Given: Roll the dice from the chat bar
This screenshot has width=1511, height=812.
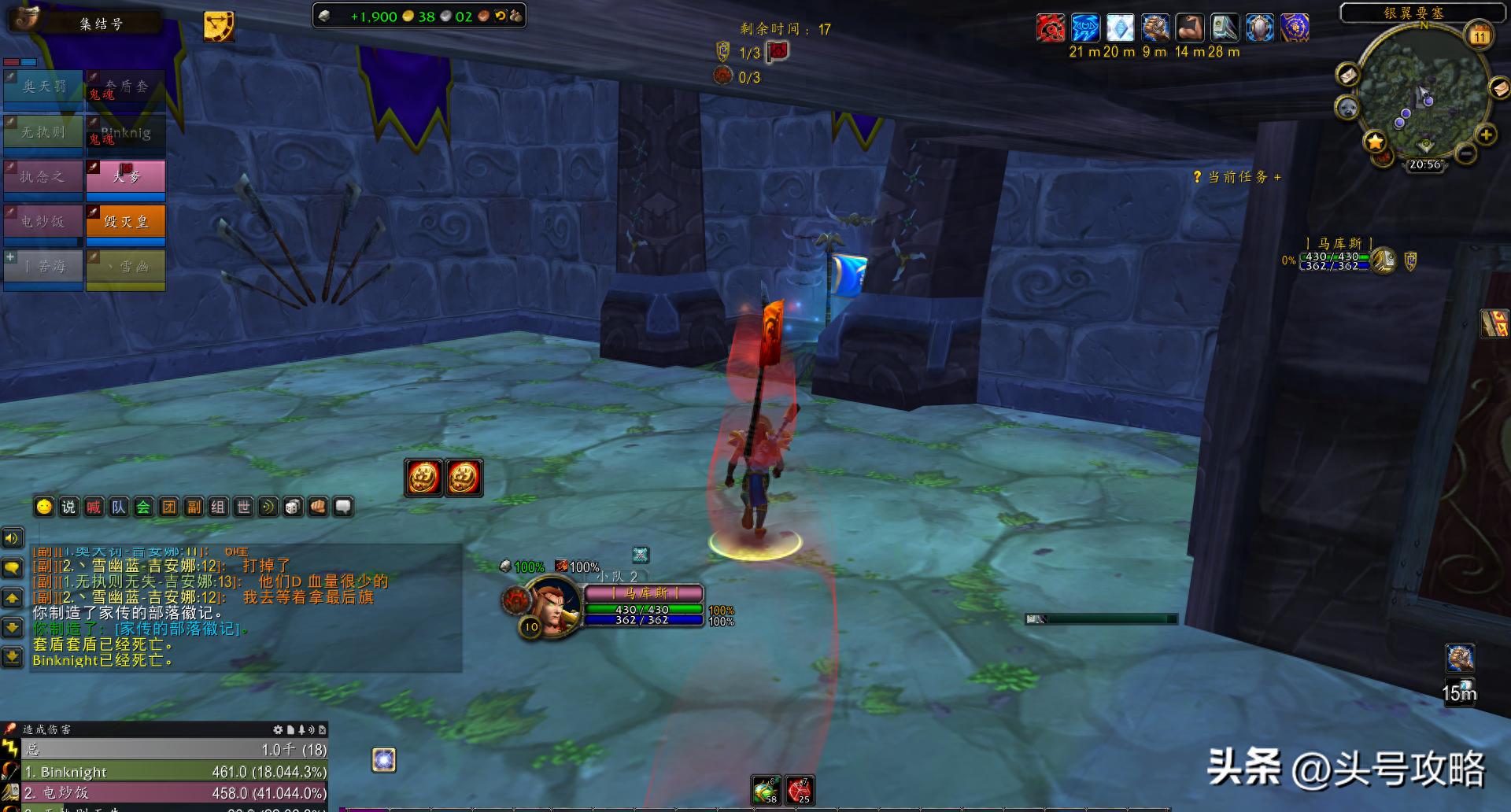Looking at the screenshot, I should click(x=293, y=507).
